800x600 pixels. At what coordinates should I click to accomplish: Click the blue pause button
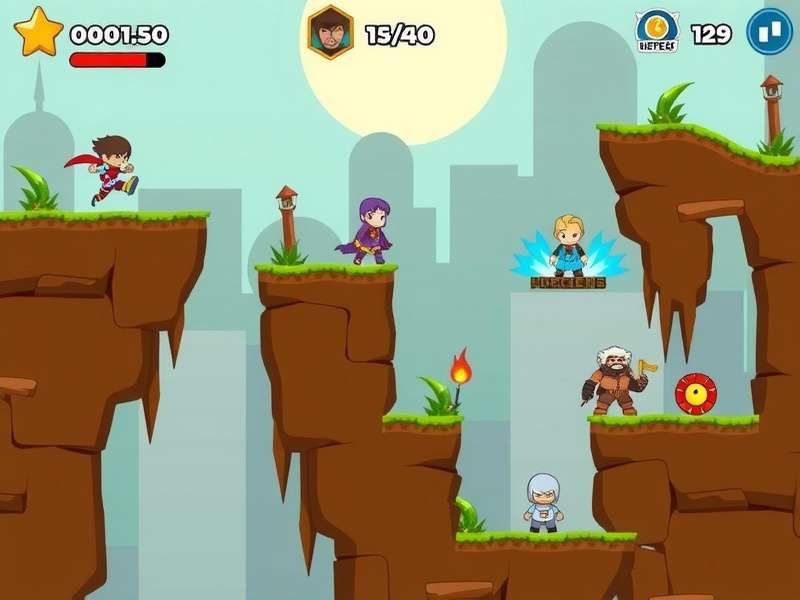click(x=769, y=32)
